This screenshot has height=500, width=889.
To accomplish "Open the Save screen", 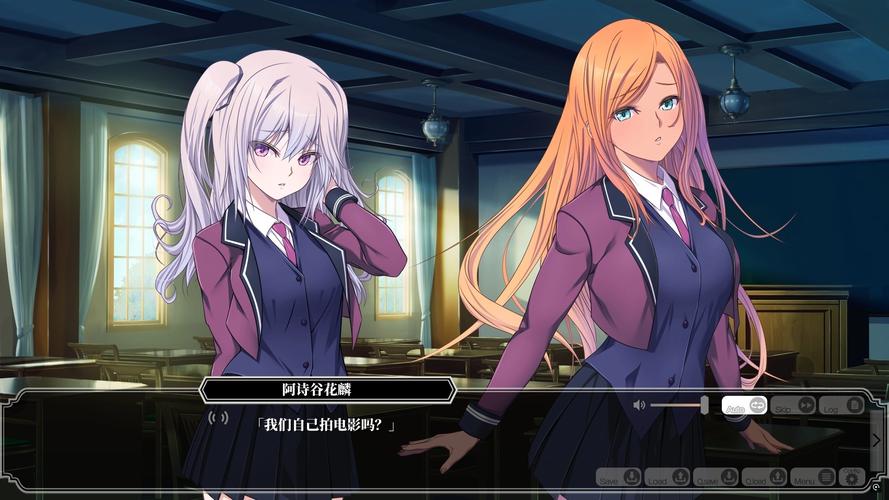I will point(619,478).
